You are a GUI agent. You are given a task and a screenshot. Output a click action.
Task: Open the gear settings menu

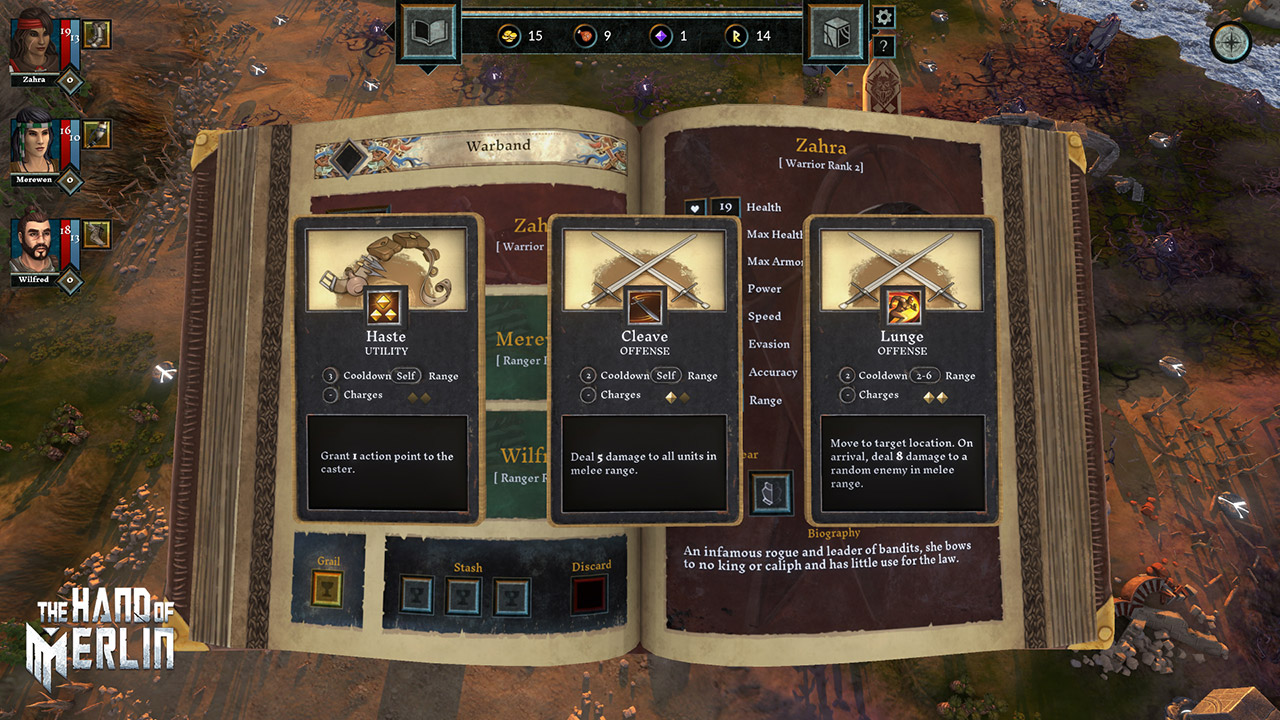(884, 17)
